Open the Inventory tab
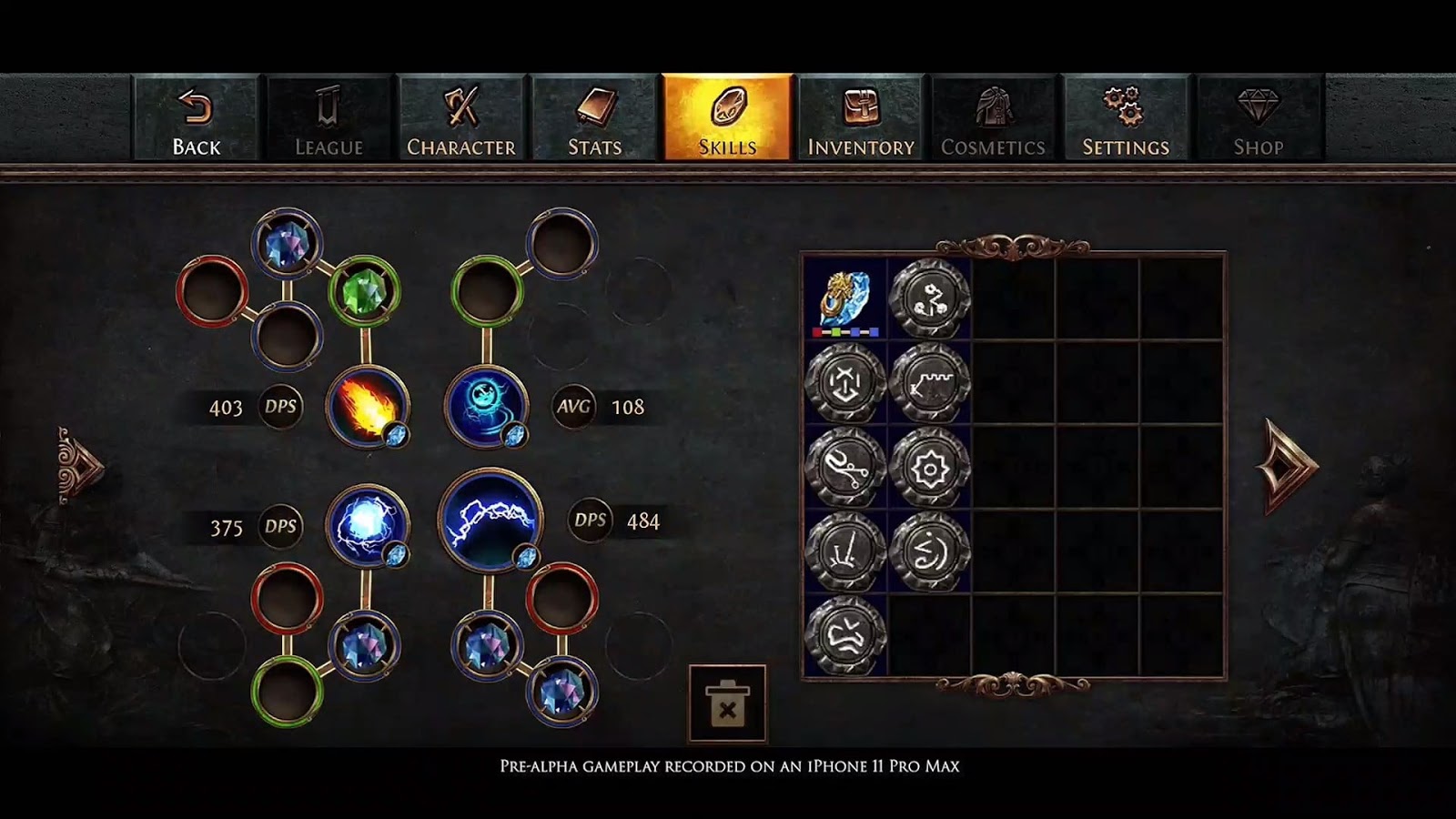The width and height of the screenshot is (1456, 819). (860, 118)
